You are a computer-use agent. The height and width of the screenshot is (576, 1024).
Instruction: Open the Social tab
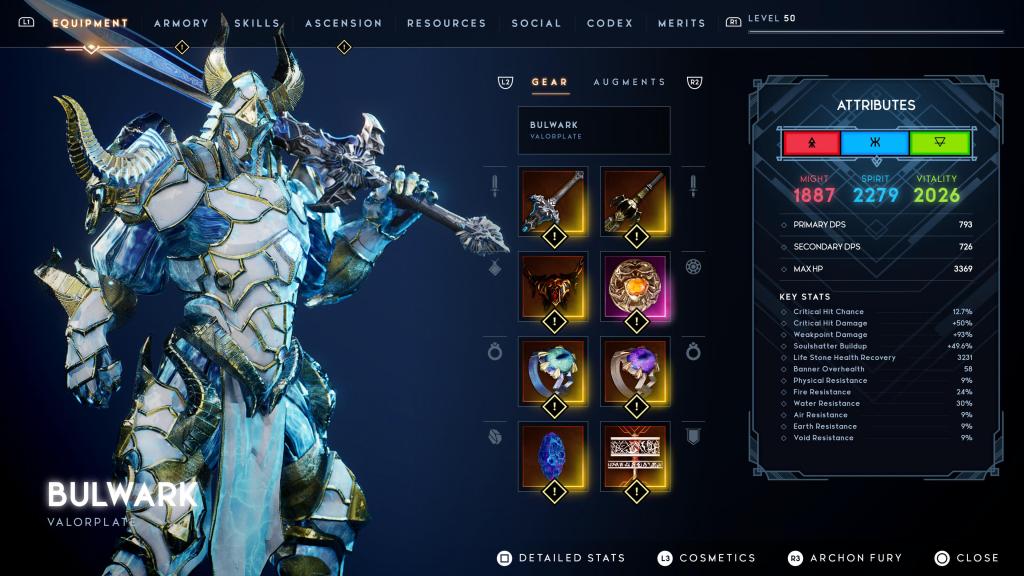click(x=536, y=23)
